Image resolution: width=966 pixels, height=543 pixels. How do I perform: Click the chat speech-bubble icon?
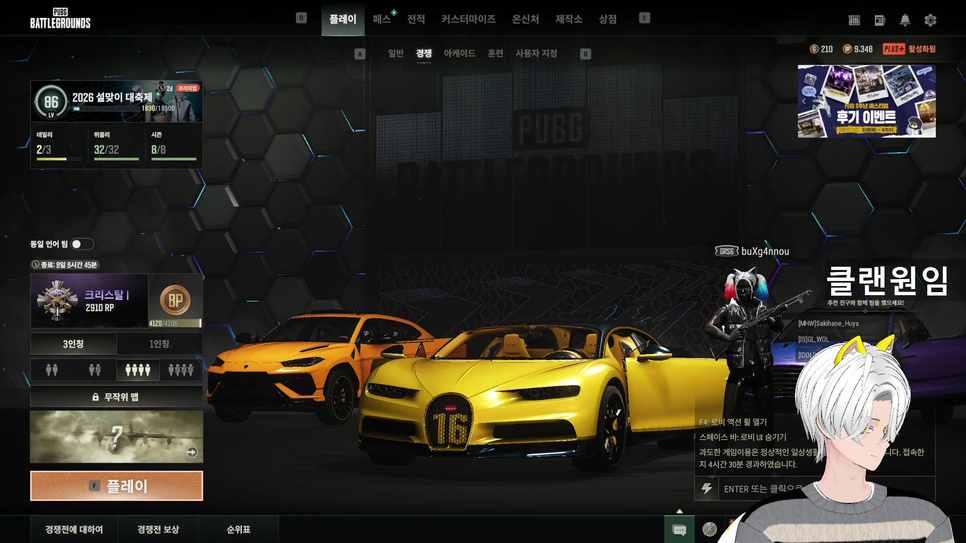point(679,529)
